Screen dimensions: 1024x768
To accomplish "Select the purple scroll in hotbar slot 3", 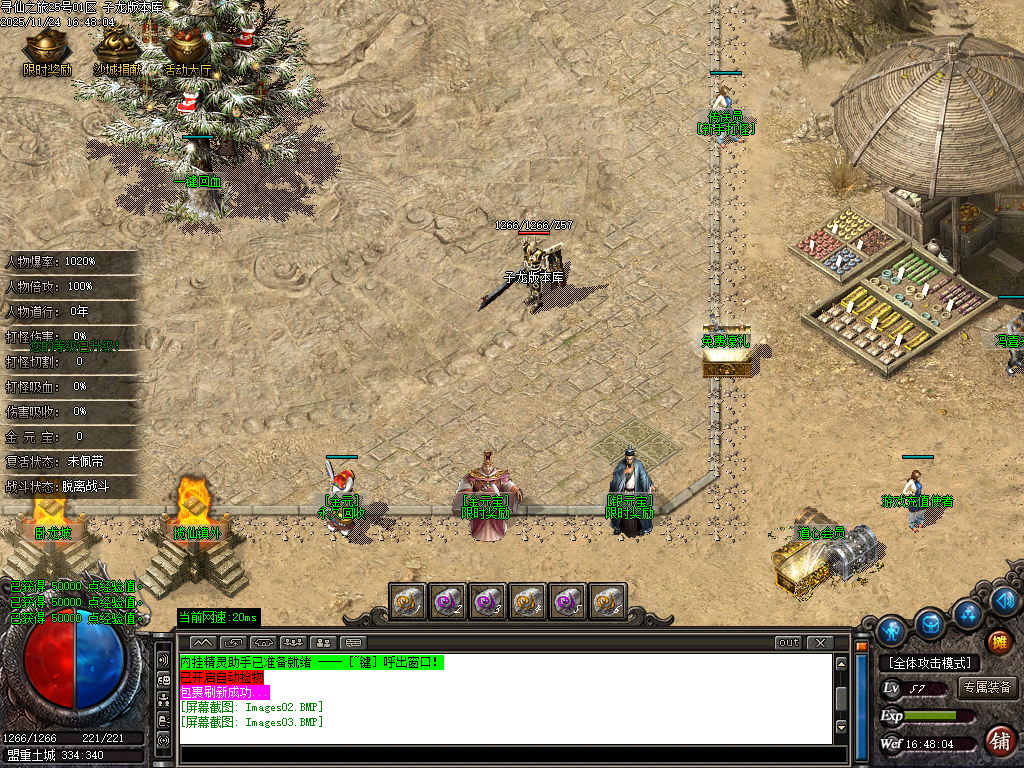I will click(488, 601).
